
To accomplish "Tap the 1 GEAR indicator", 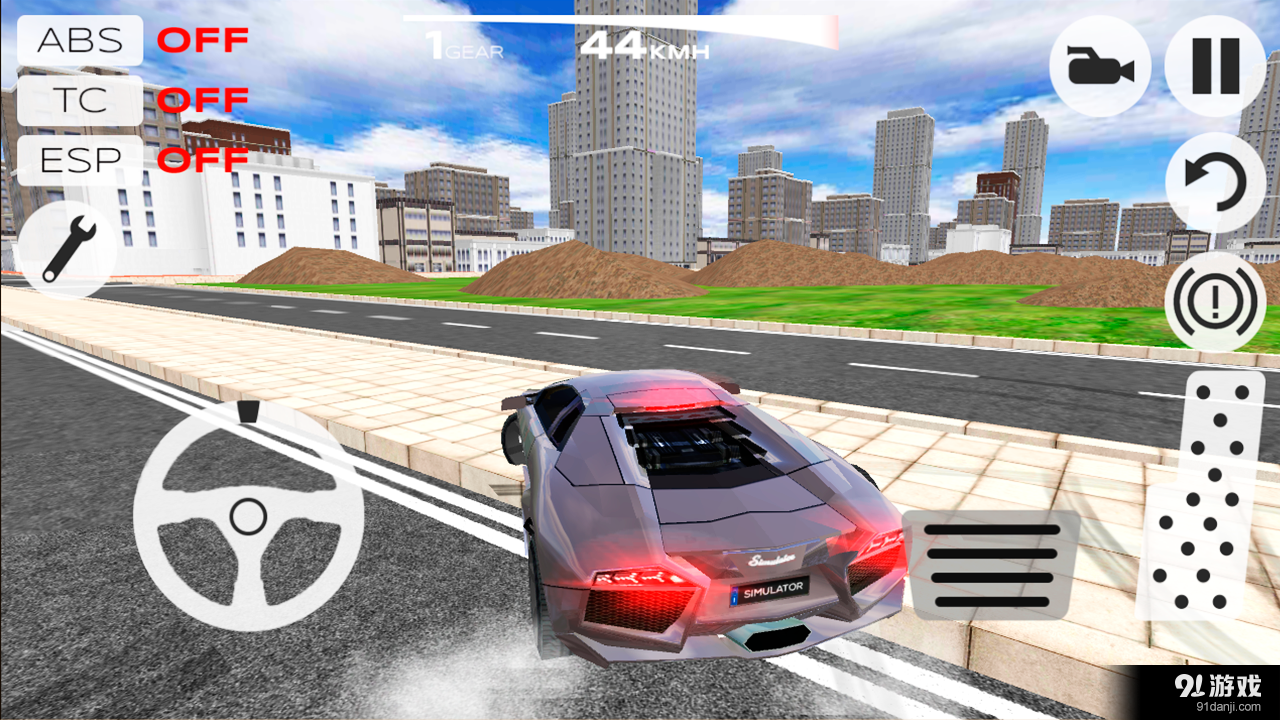I will point(462,45).
